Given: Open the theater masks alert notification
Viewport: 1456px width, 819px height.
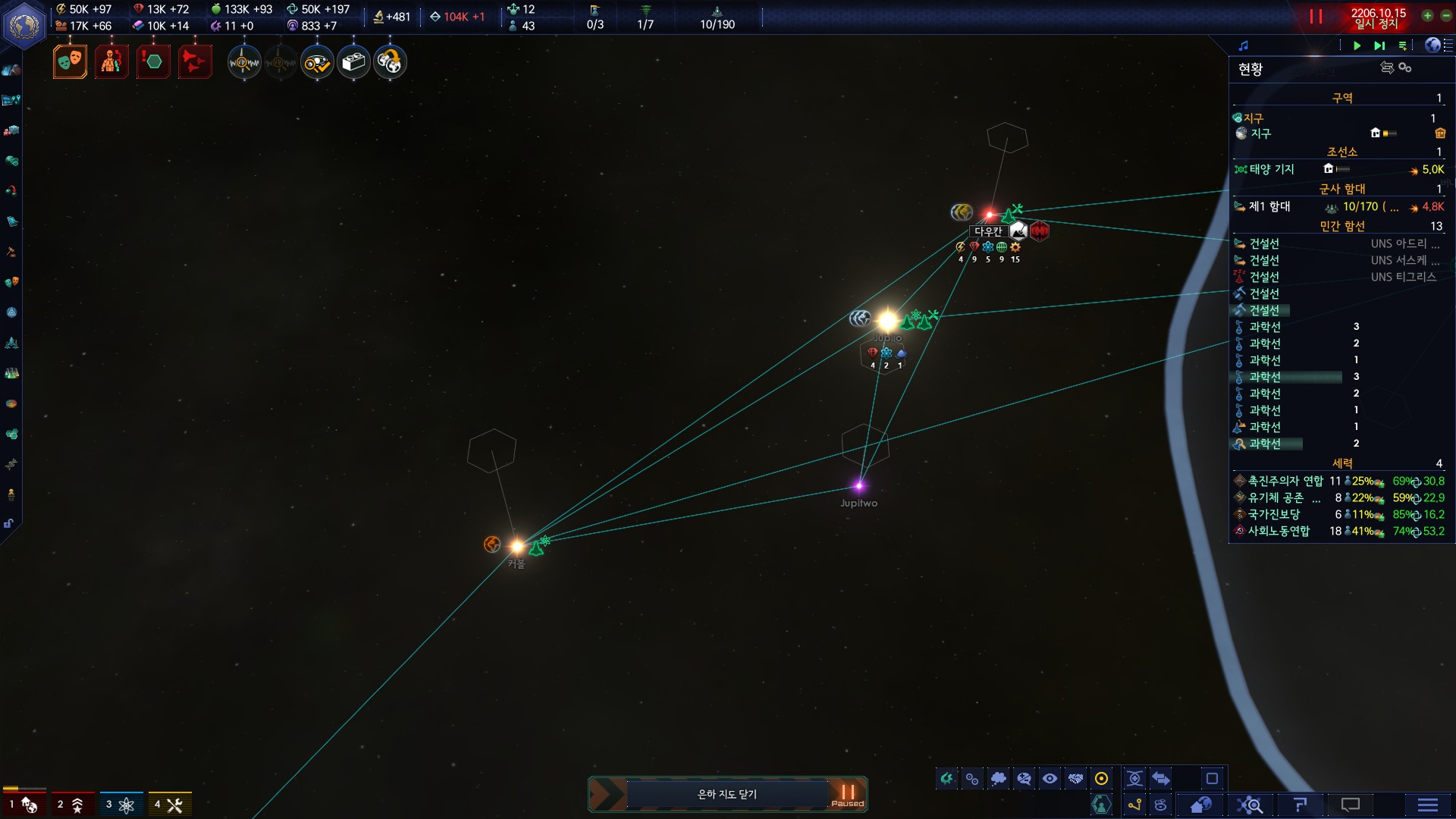Looking at the screenshot, I should point(70,61).
